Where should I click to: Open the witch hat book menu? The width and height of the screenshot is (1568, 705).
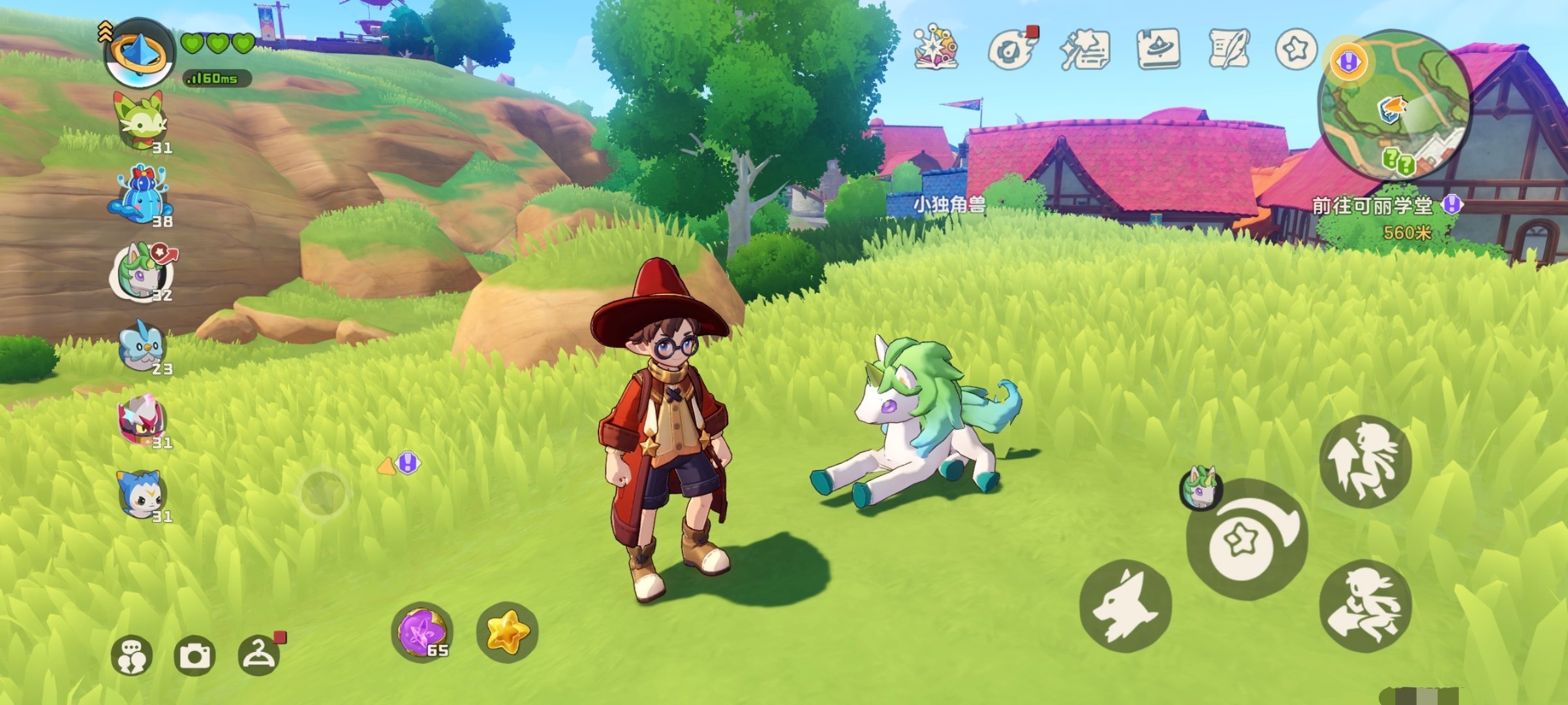1158,49
